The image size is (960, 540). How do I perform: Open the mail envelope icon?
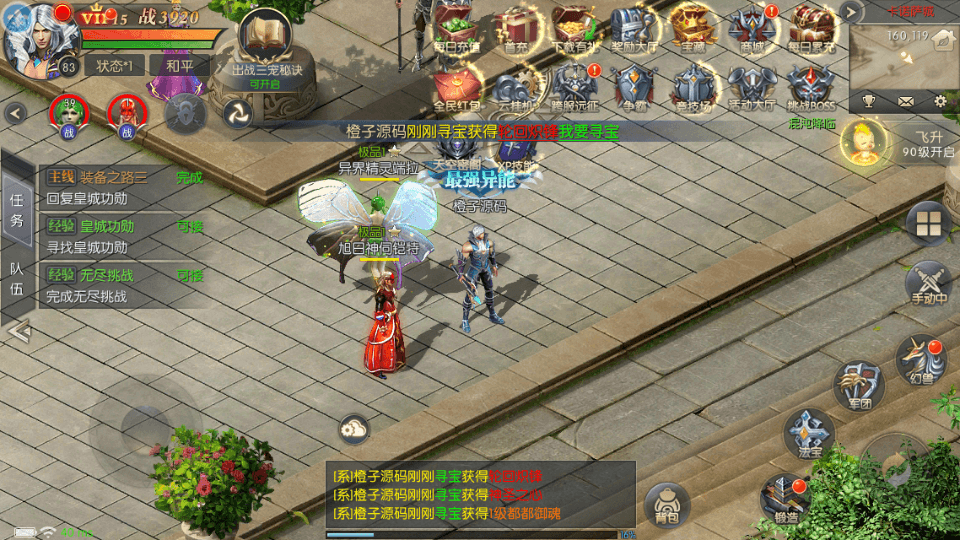pyautogui.click(x=905, y=101)
